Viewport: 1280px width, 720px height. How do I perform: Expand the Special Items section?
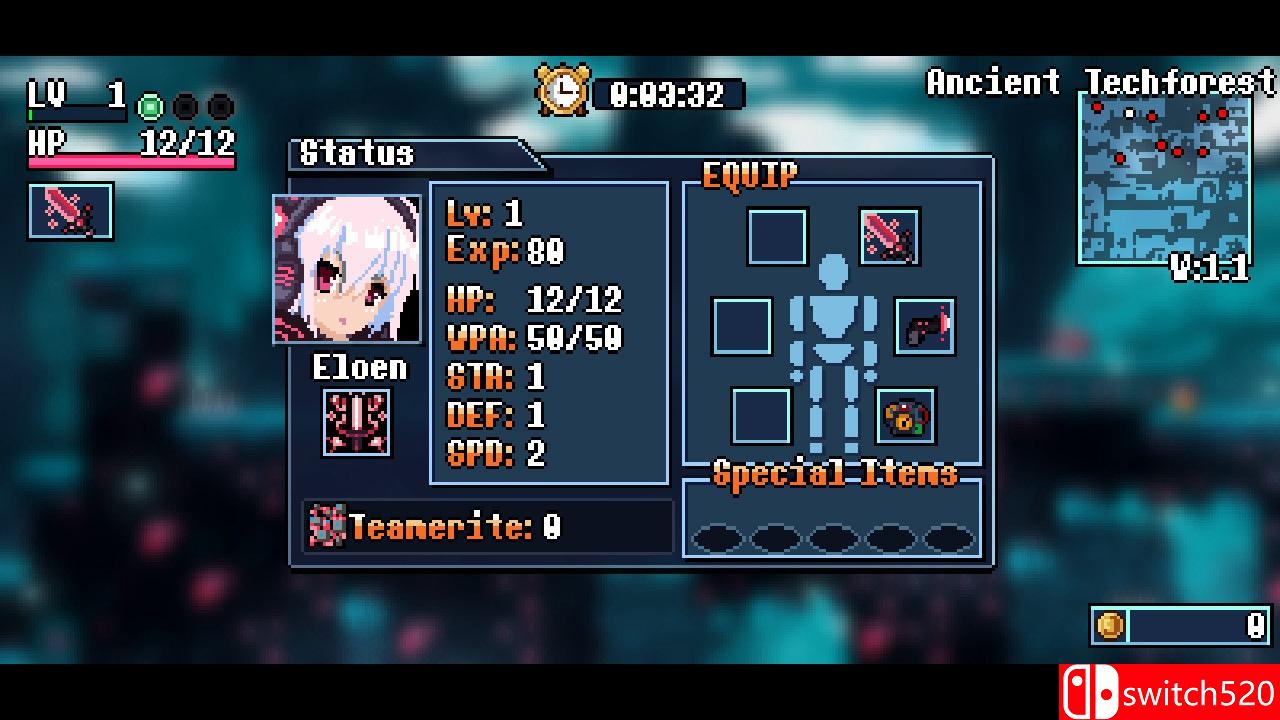point(835,475)
